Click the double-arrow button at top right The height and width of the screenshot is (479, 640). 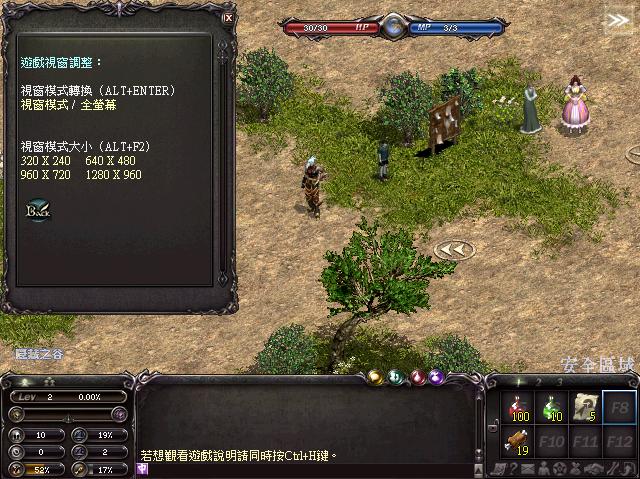tap(617, 19)
